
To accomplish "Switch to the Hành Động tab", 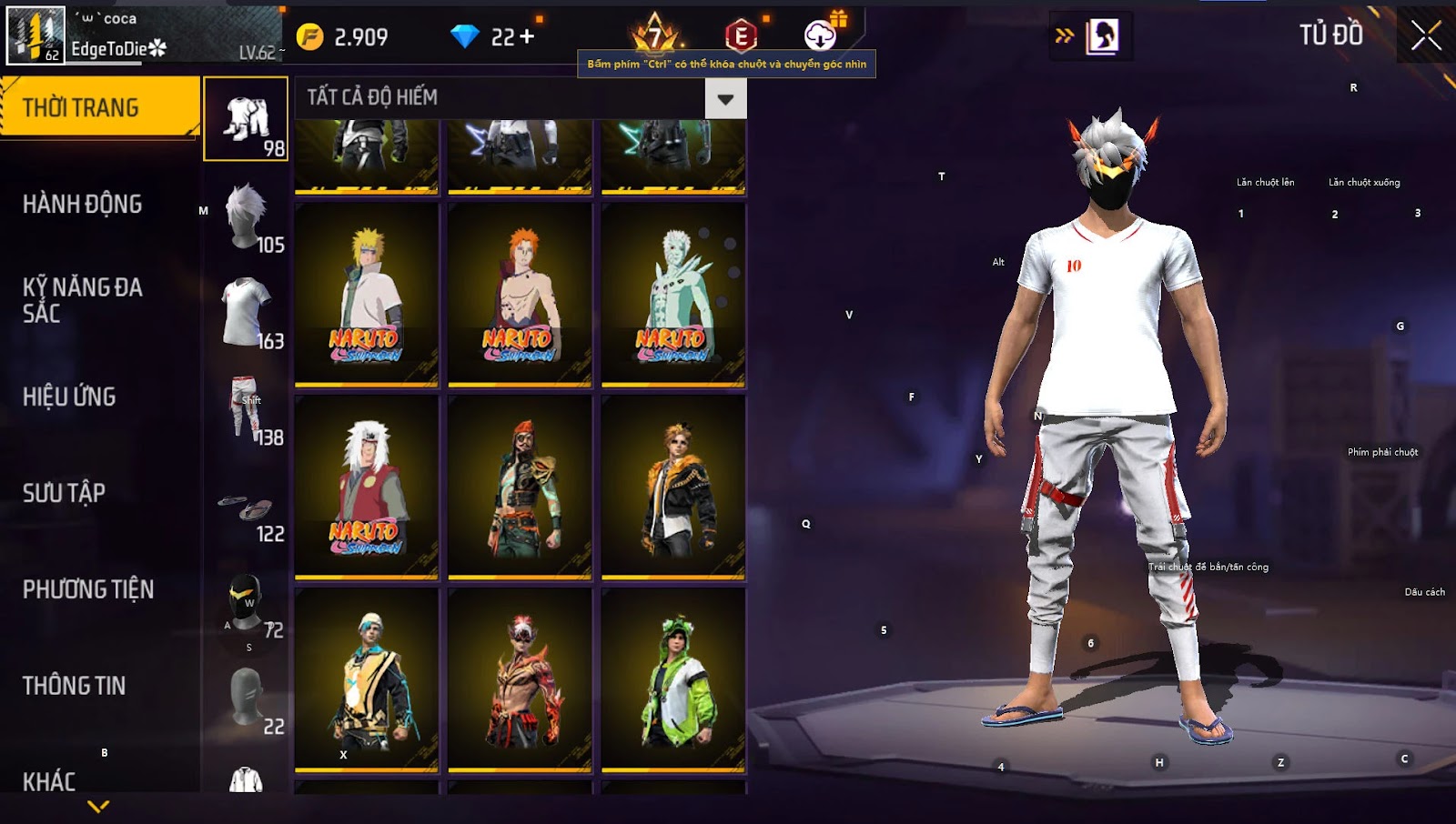I will tap(82, 204).
